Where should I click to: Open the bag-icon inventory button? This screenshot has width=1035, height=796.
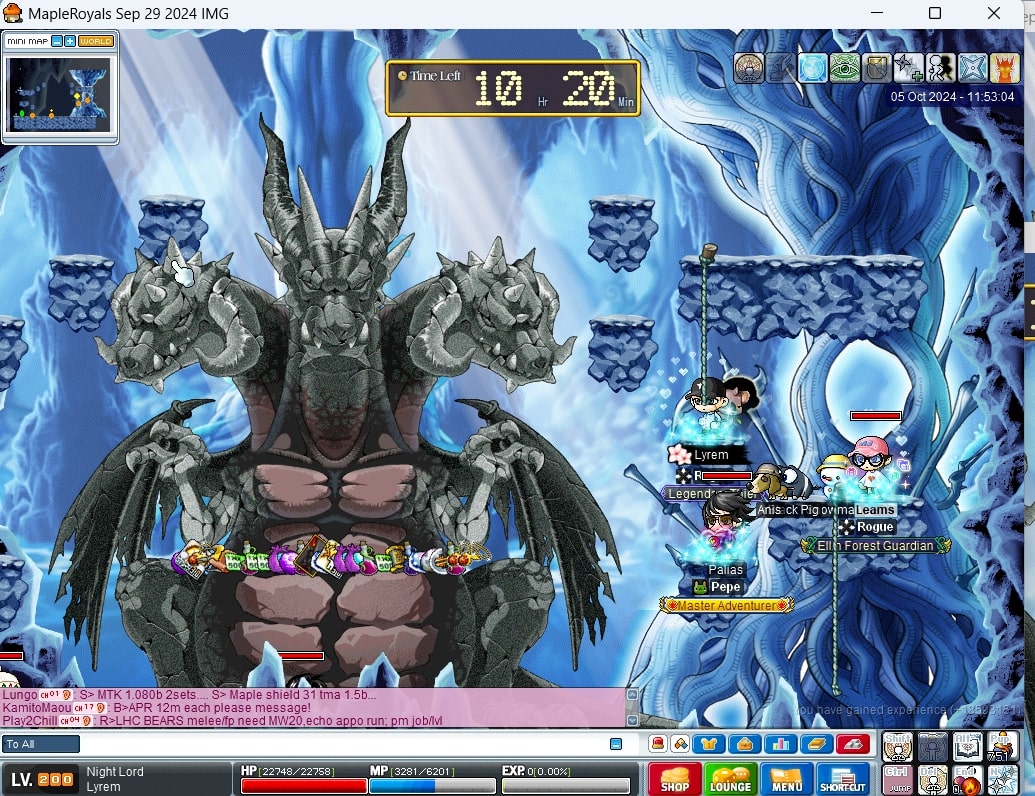(743, 744)
